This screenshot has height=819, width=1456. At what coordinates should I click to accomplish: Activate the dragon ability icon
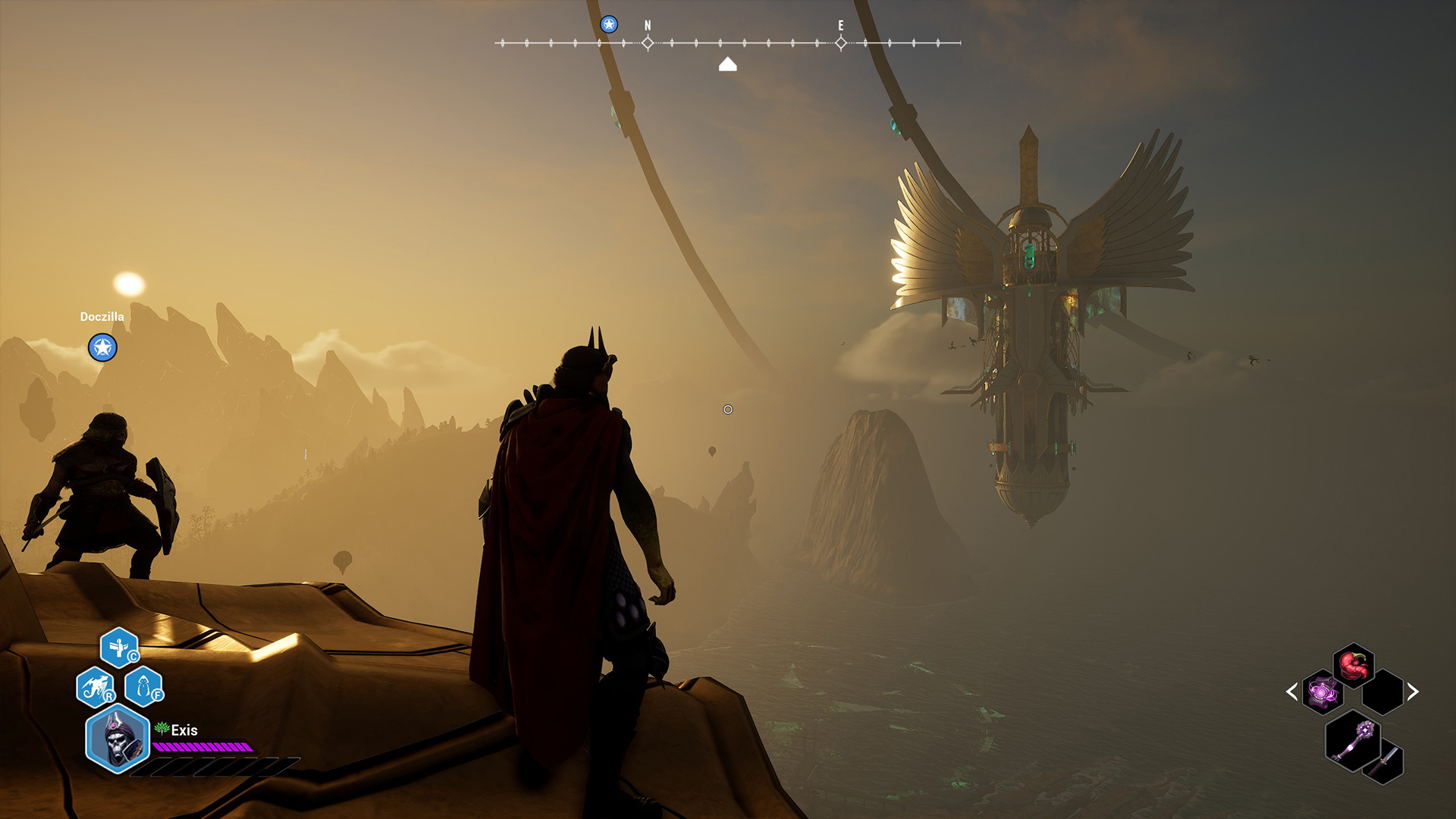[x=96, y=687]
